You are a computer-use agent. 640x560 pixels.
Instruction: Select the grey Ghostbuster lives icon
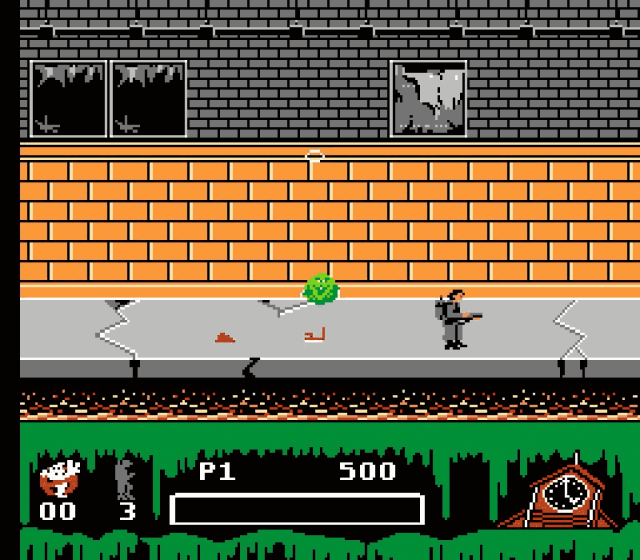(x=126, y=478)
